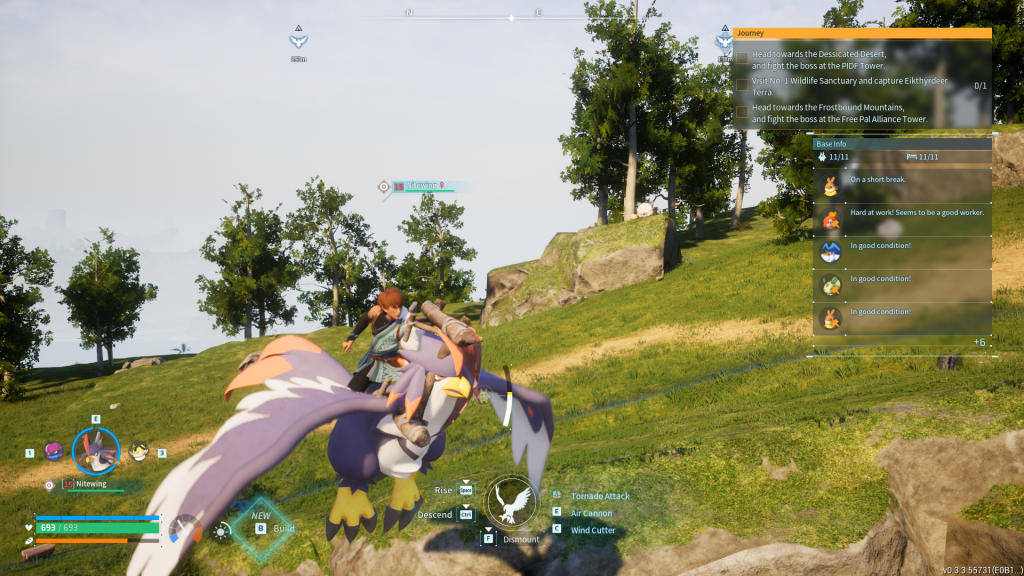Click the time-of-day sun dial icon
The width and height of the screenshot is (1024, 576).
pyautogui.click(x=221, y=530)
